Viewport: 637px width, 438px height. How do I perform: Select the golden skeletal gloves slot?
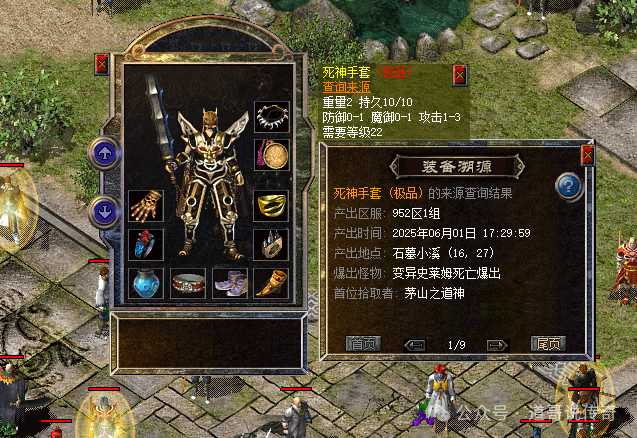[145, 206]
